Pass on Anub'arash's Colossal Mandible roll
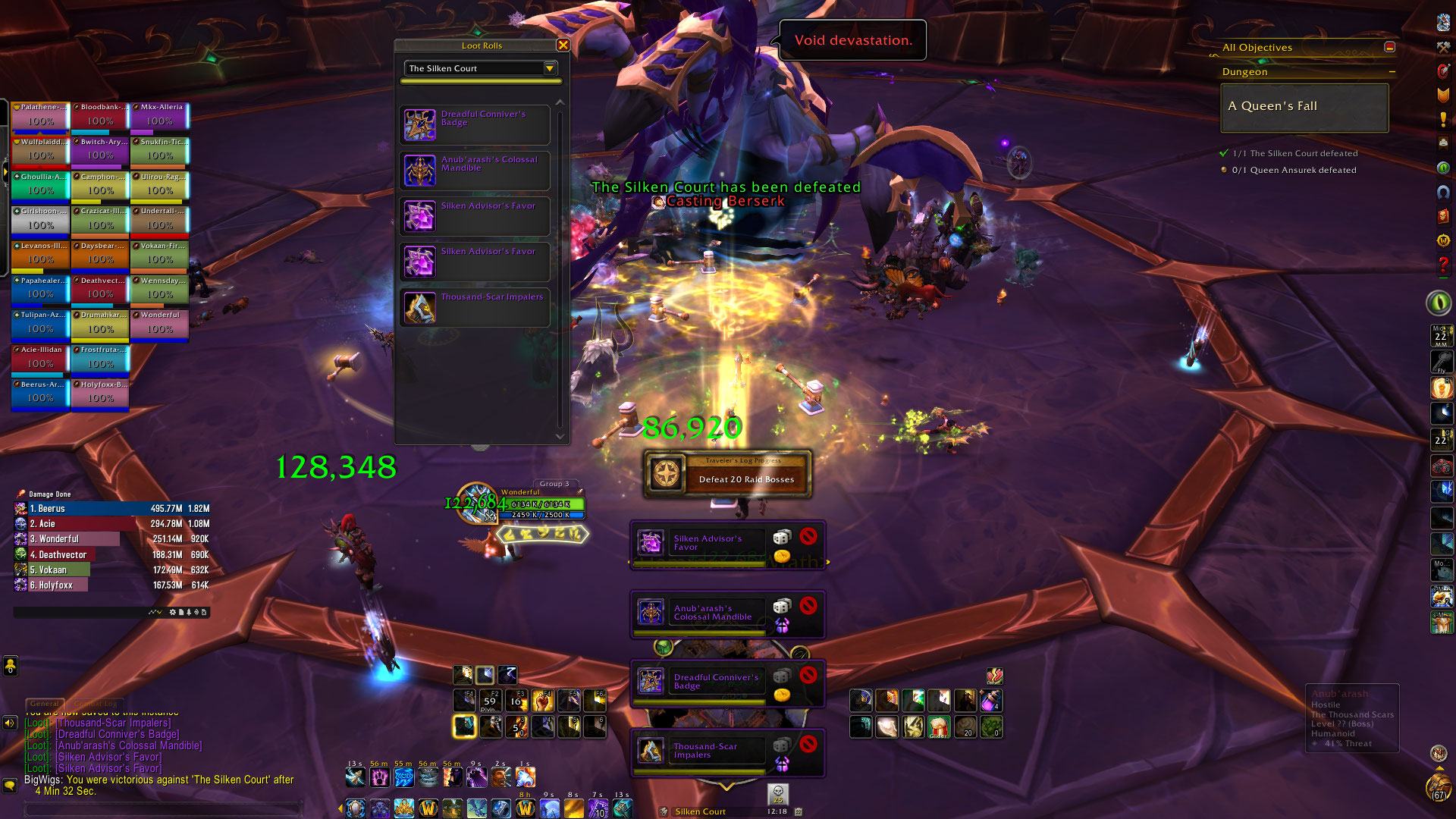The width and height of the screenshot is (1456, 819). pyautogui.click(x=808, y=605)
